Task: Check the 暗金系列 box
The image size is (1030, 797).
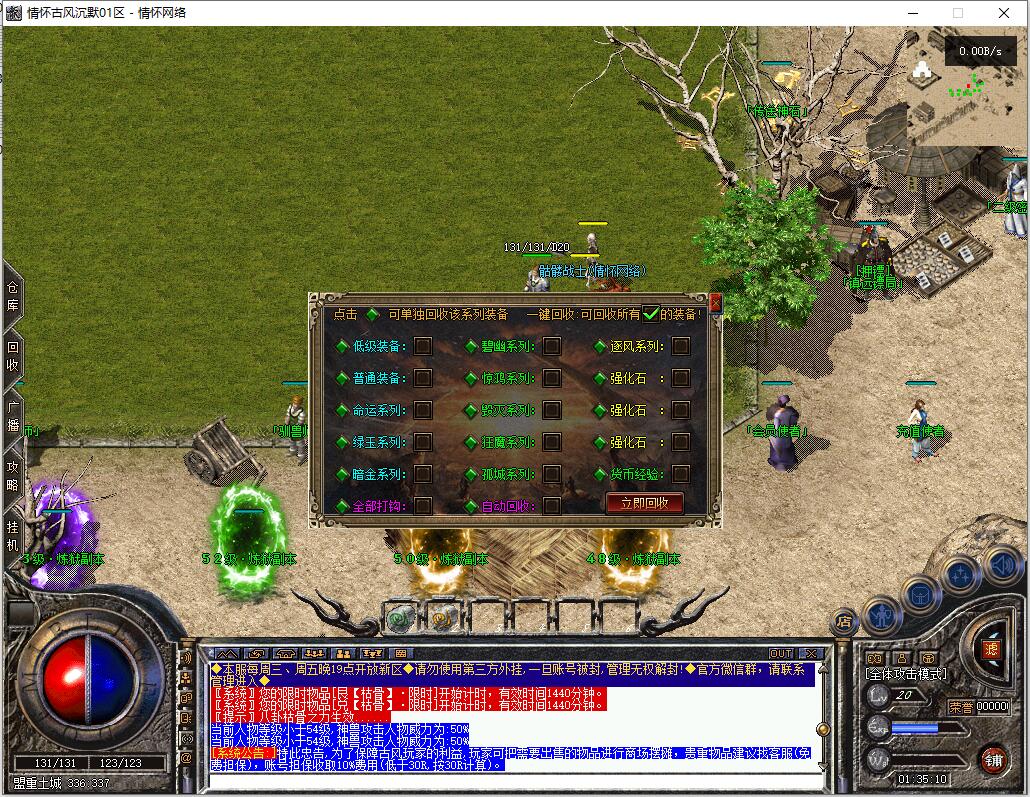Action: [423, 474]
